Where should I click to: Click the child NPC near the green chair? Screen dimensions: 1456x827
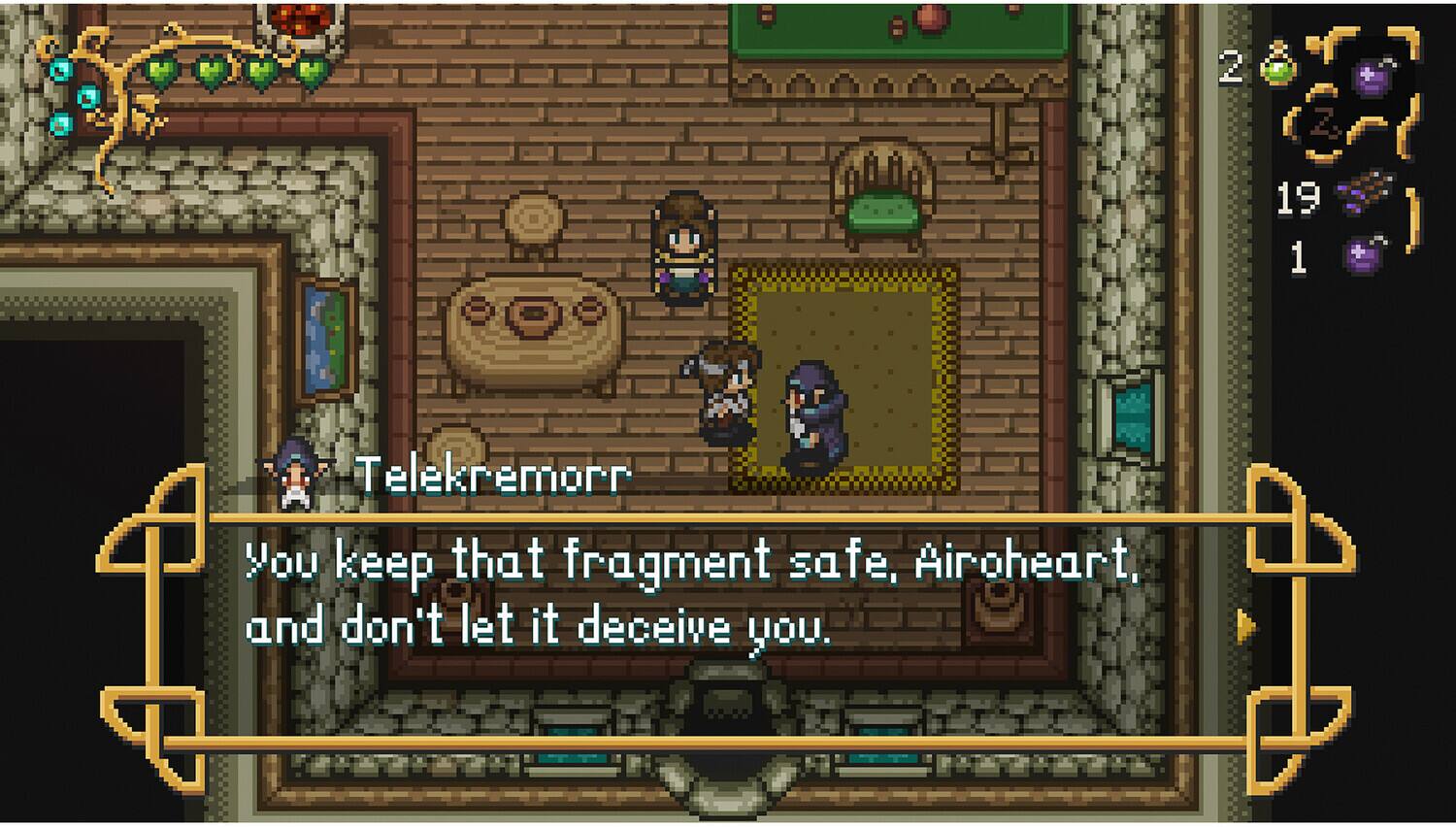point(682,248)
